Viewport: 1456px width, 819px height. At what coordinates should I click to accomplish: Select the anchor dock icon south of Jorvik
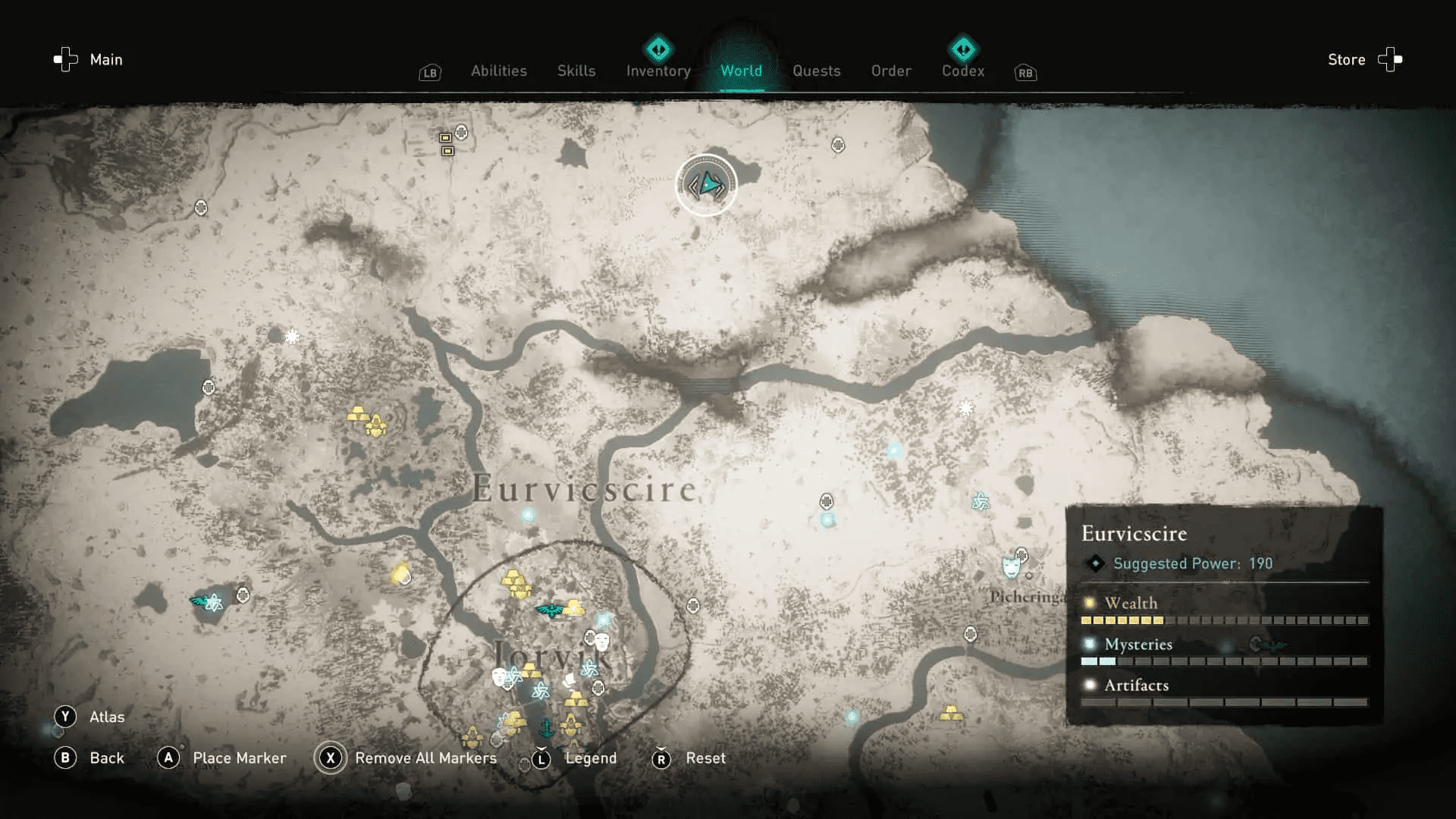[x=547, y=728]
